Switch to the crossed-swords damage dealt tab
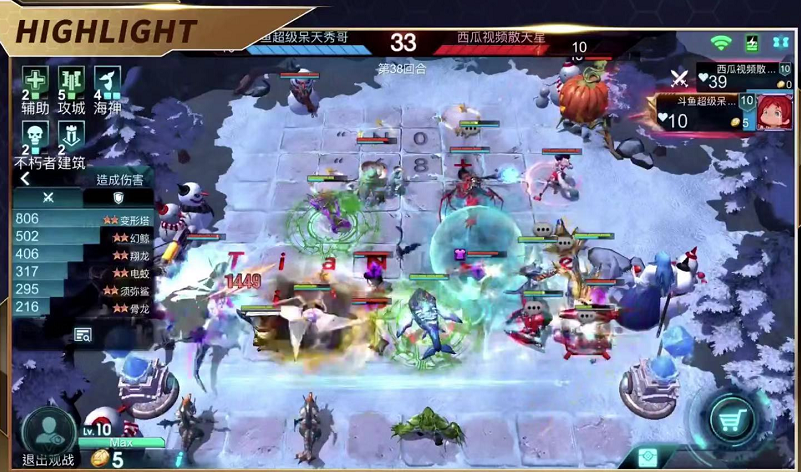Image resolution: width=801 pixels, height=472 pixels. pyautogui.click(x=47, y=198)
